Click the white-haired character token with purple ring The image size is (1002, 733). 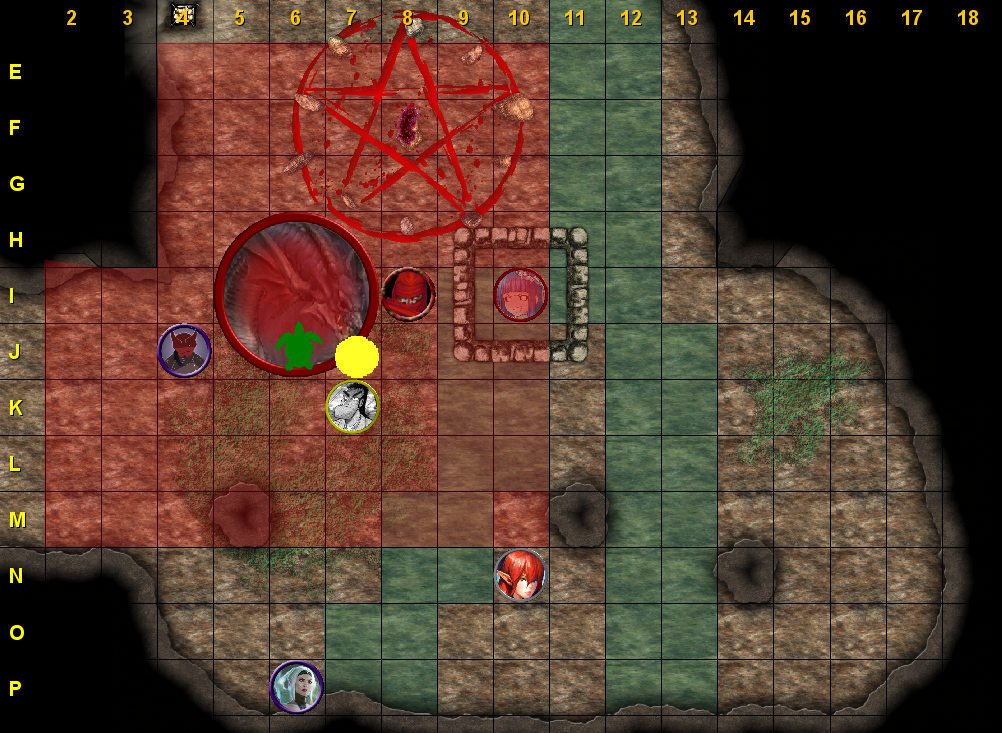coord(296,687)
